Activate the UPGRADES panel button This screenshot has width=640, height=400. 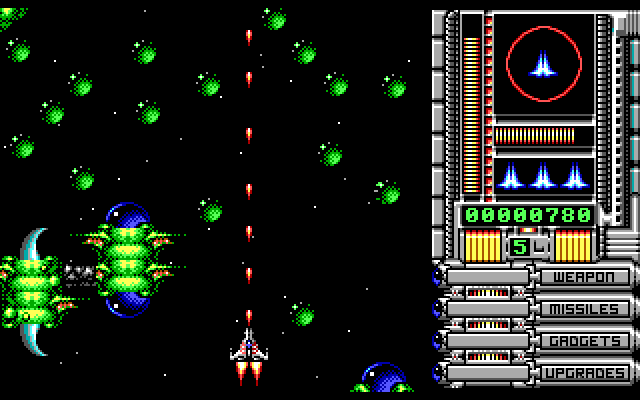tap(586, 373)
